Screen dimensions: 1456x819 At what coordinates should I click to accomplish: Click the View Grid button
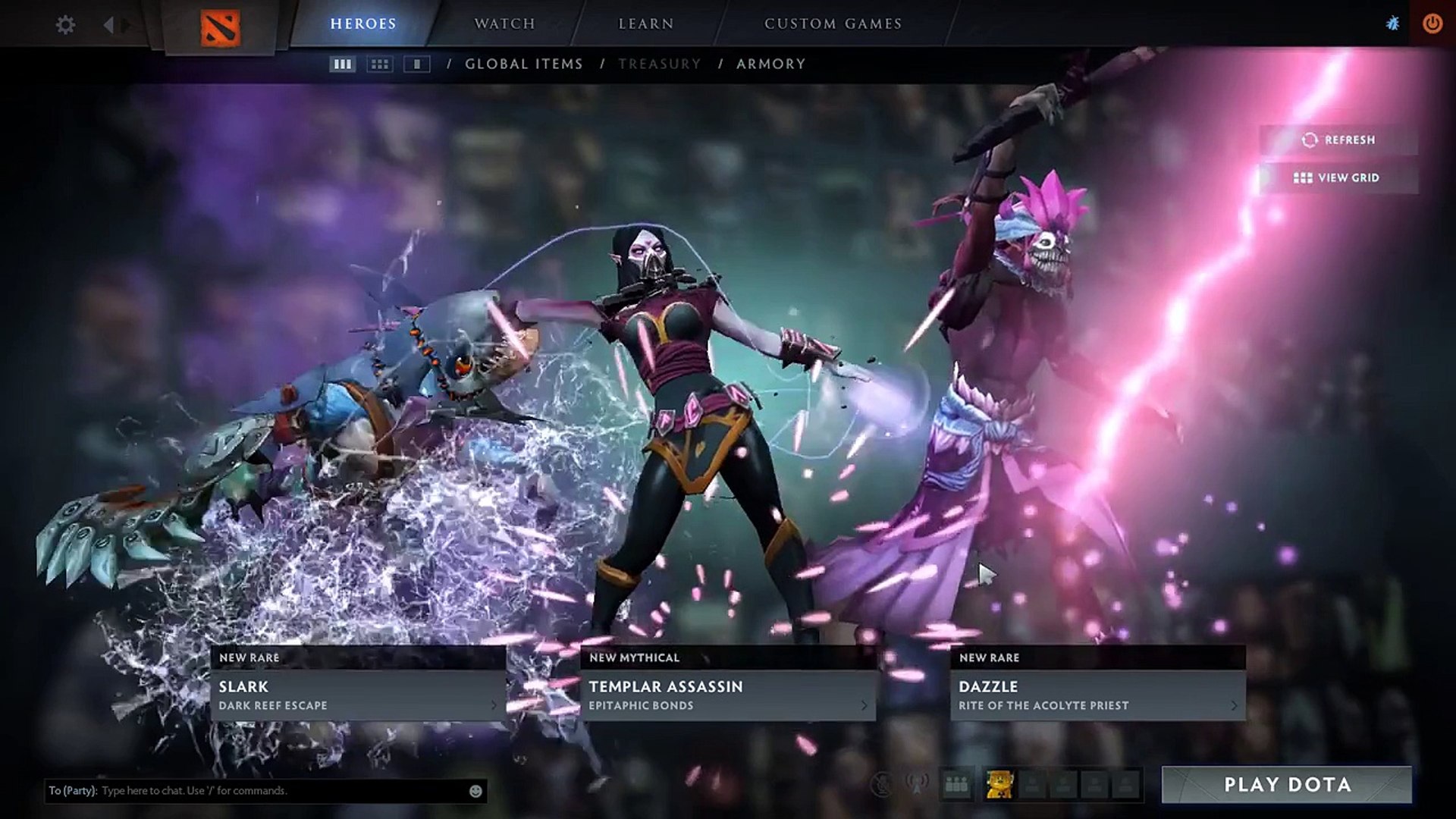point(1338,178)
